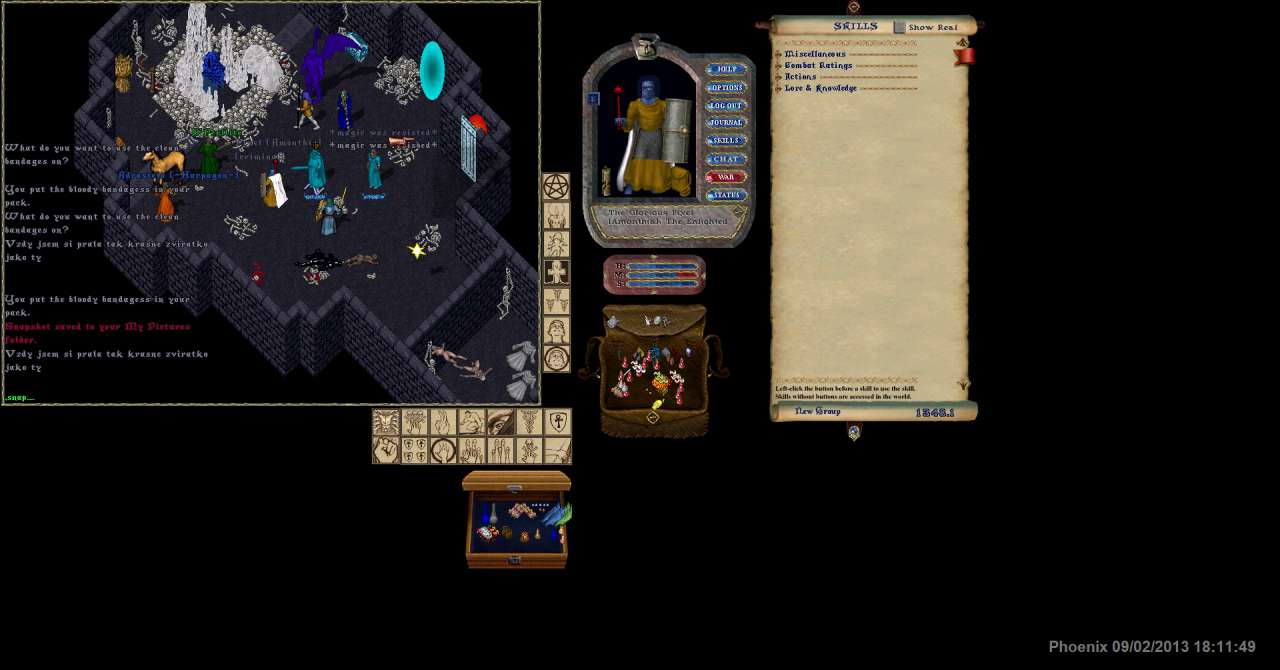This screenshot has height=670, width=1280.
Task: Toggle the Show Real skills checkbox
Action: pos(900,27)
